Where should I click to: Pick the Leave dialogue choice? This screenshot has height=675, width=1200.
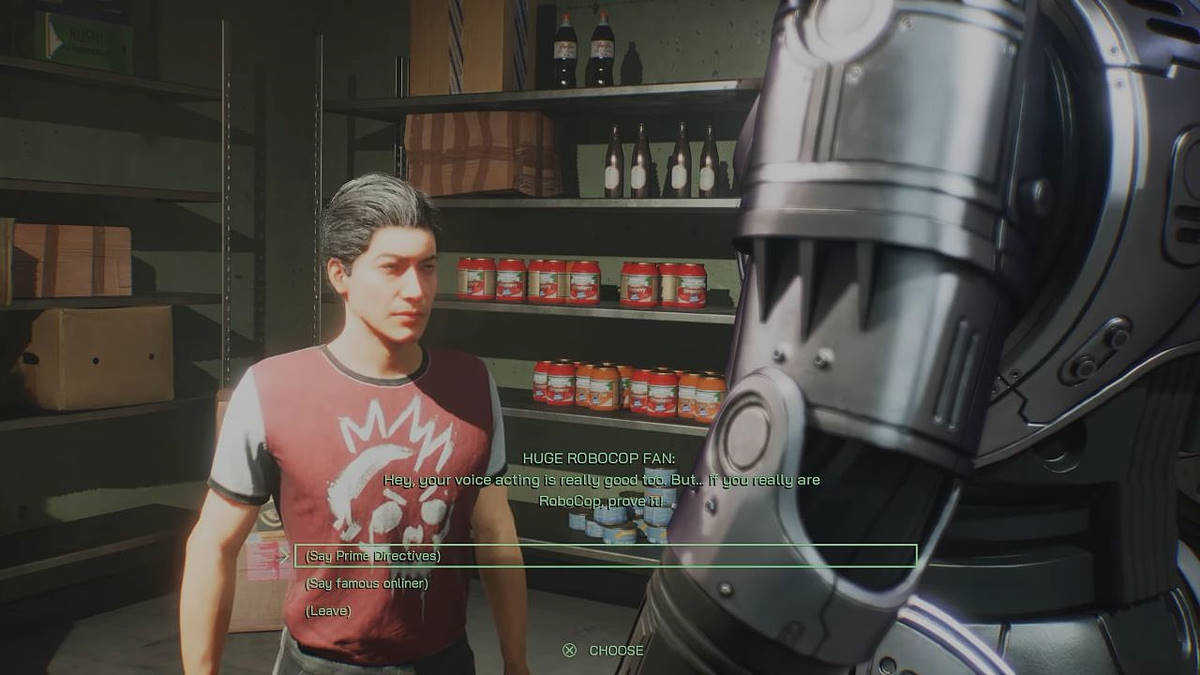pos(328,610)
